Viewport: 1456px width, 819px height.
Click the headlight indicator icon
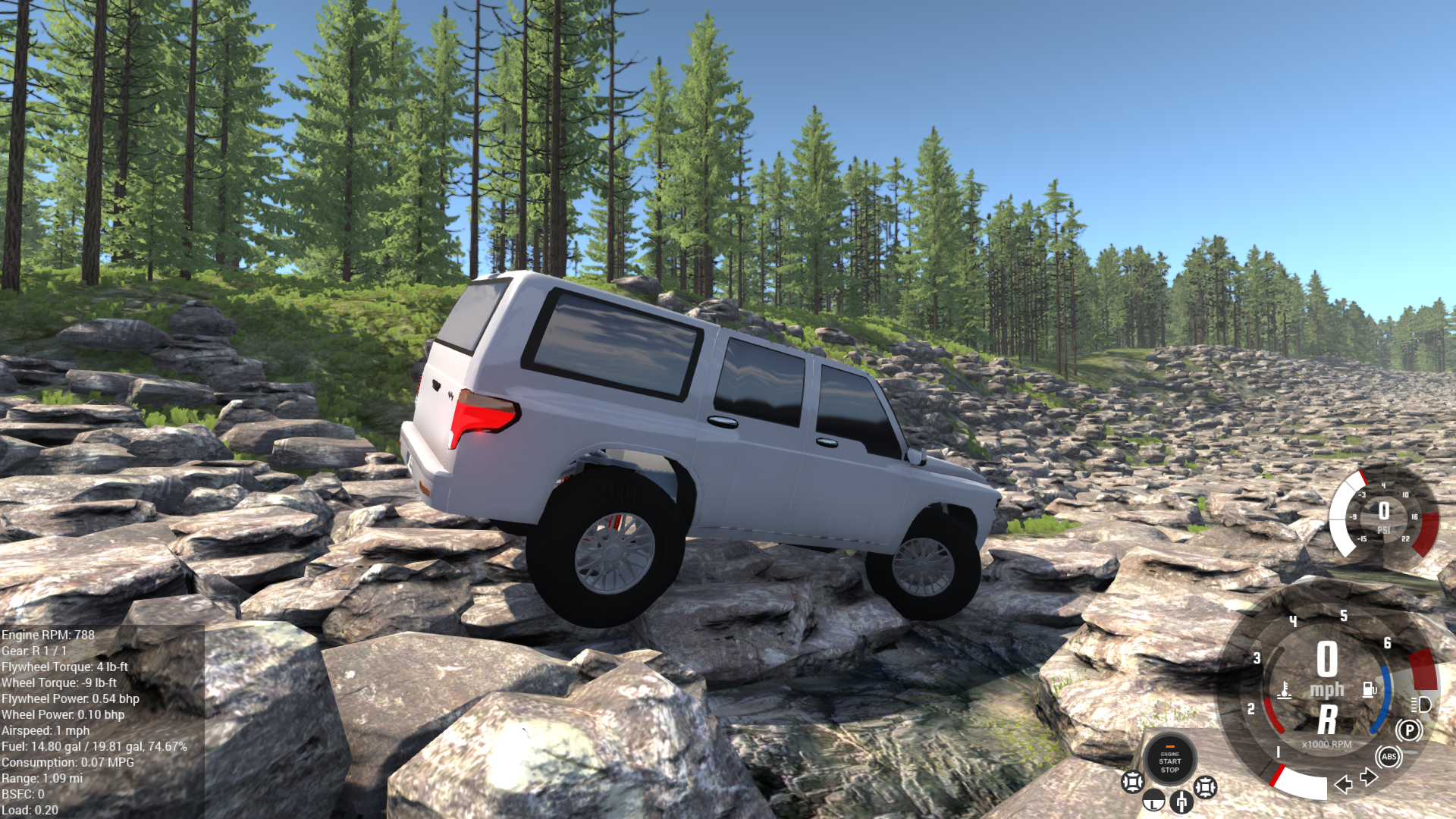(x=1420, y=705)
